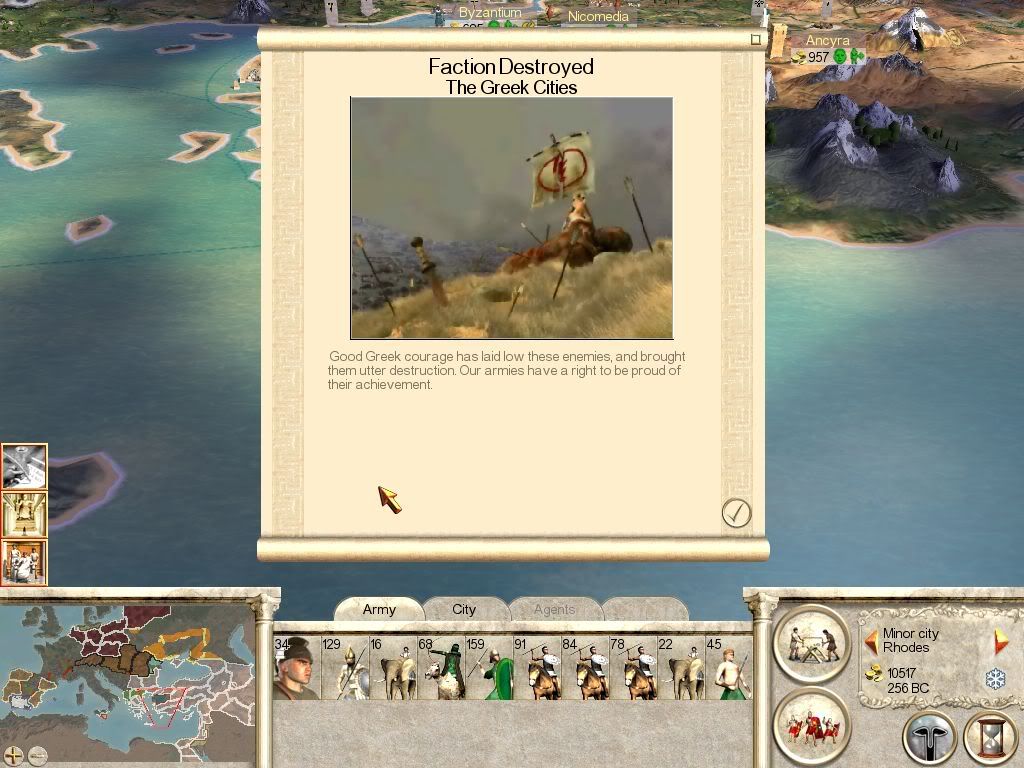Viewport: 1024px width, 768px height.
Task: Go to the next settlement with the right arrow
Action: point(1001,641)
